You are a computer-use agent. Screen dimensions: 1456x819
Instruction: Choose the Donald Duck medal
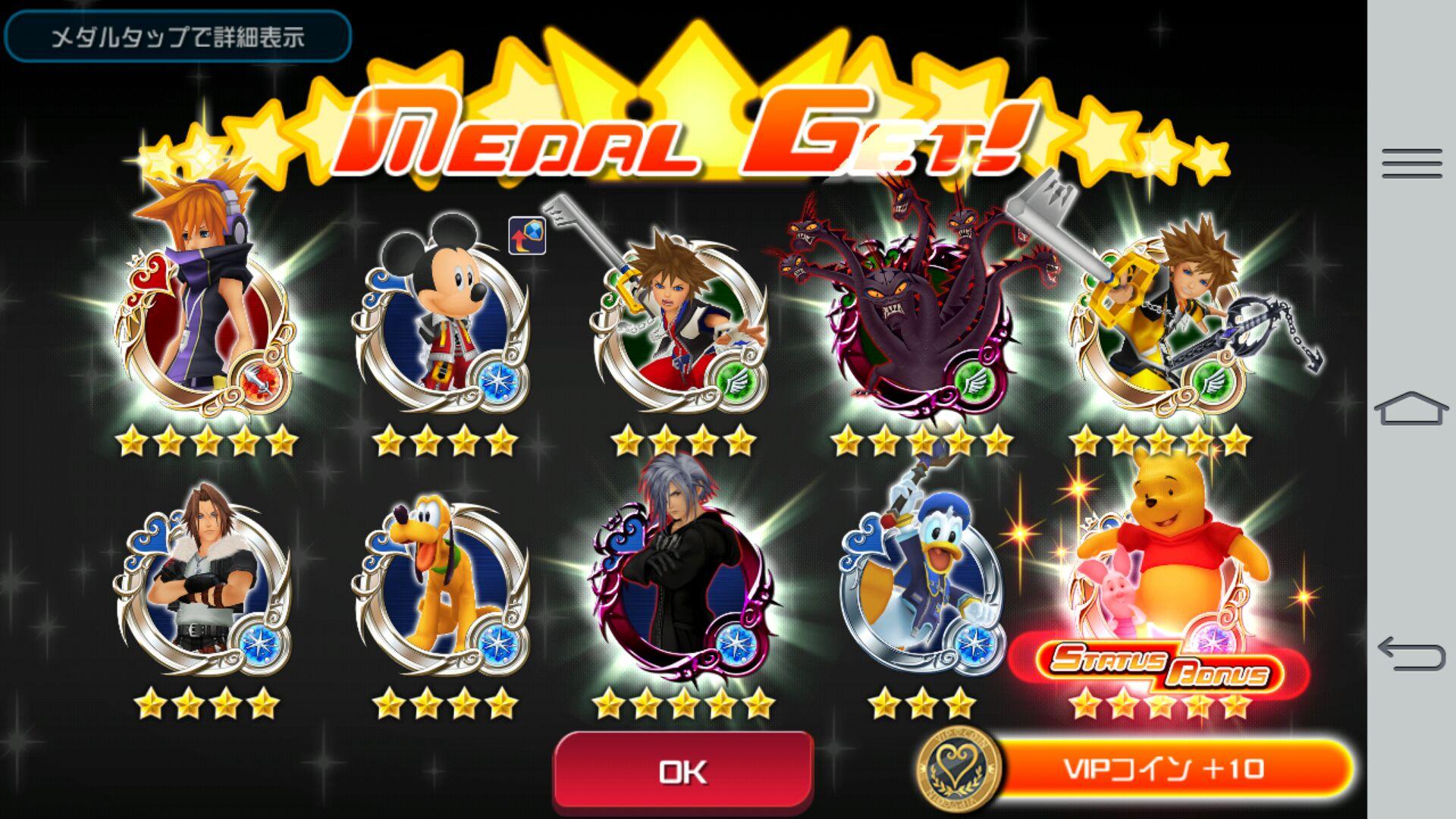(921, 584)
